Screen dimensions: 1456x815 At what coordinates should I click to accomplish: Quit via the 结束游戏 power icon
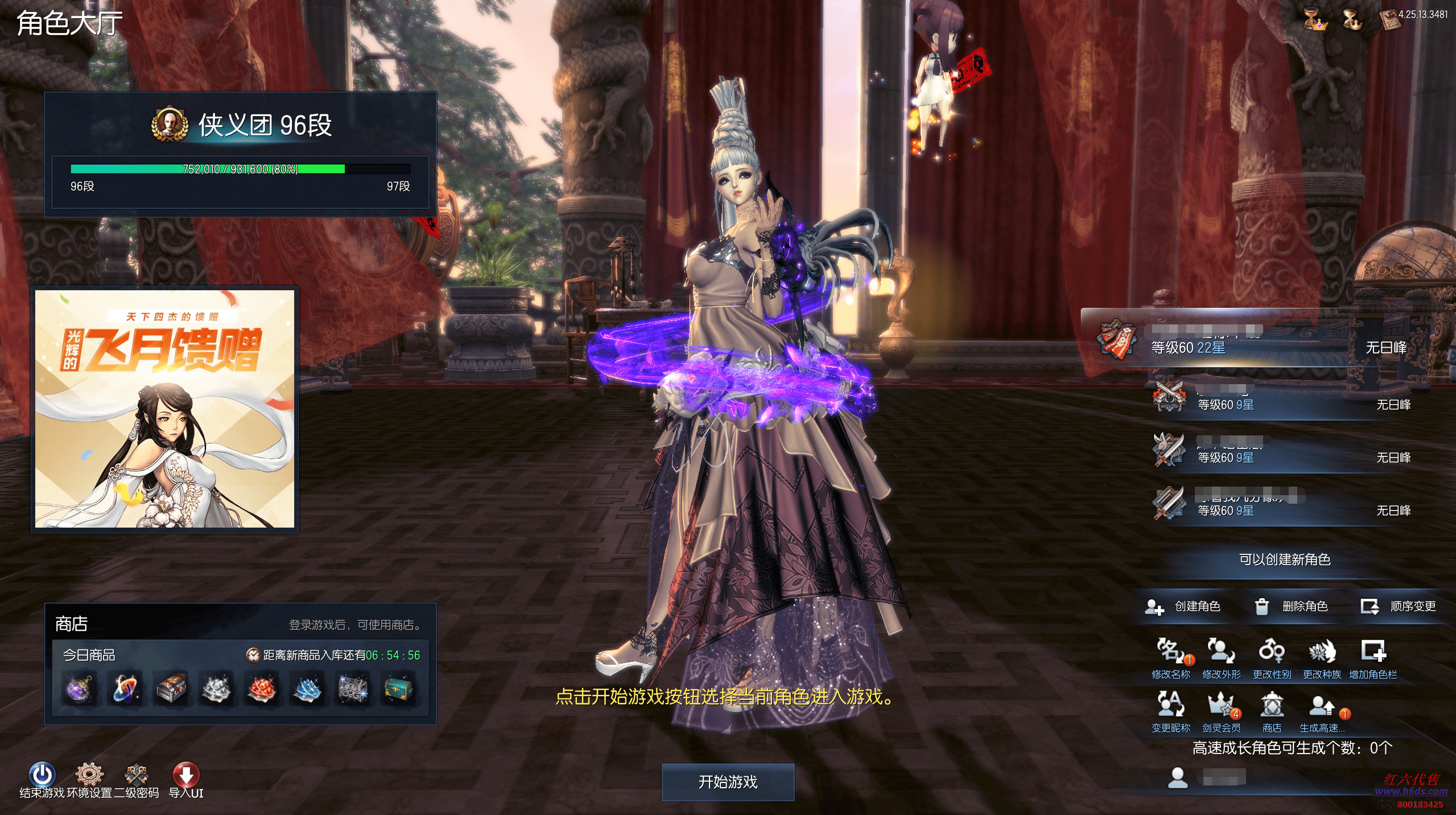click(x=42, y=775)
